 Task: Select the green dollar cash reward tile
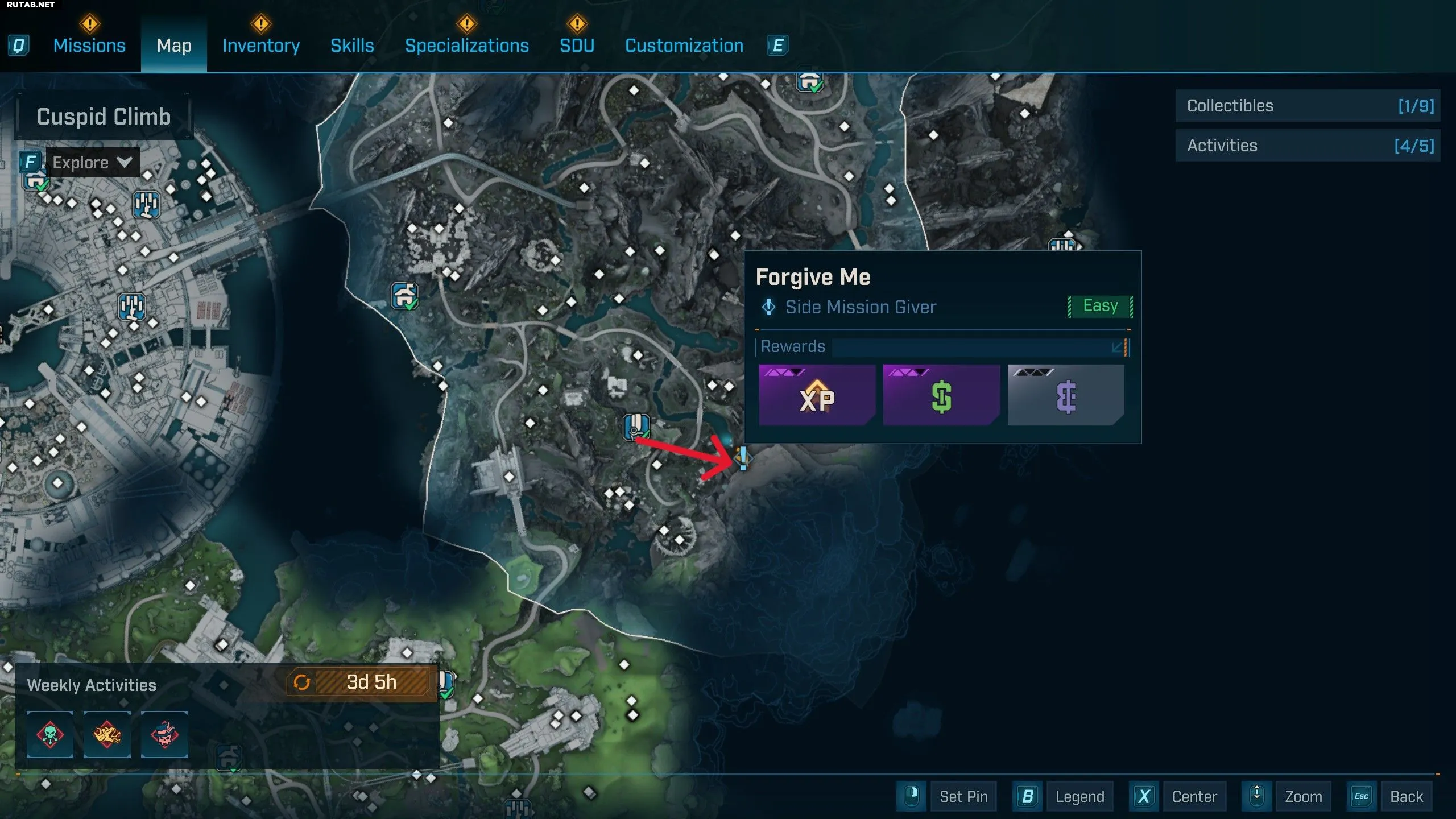point(941,396)
